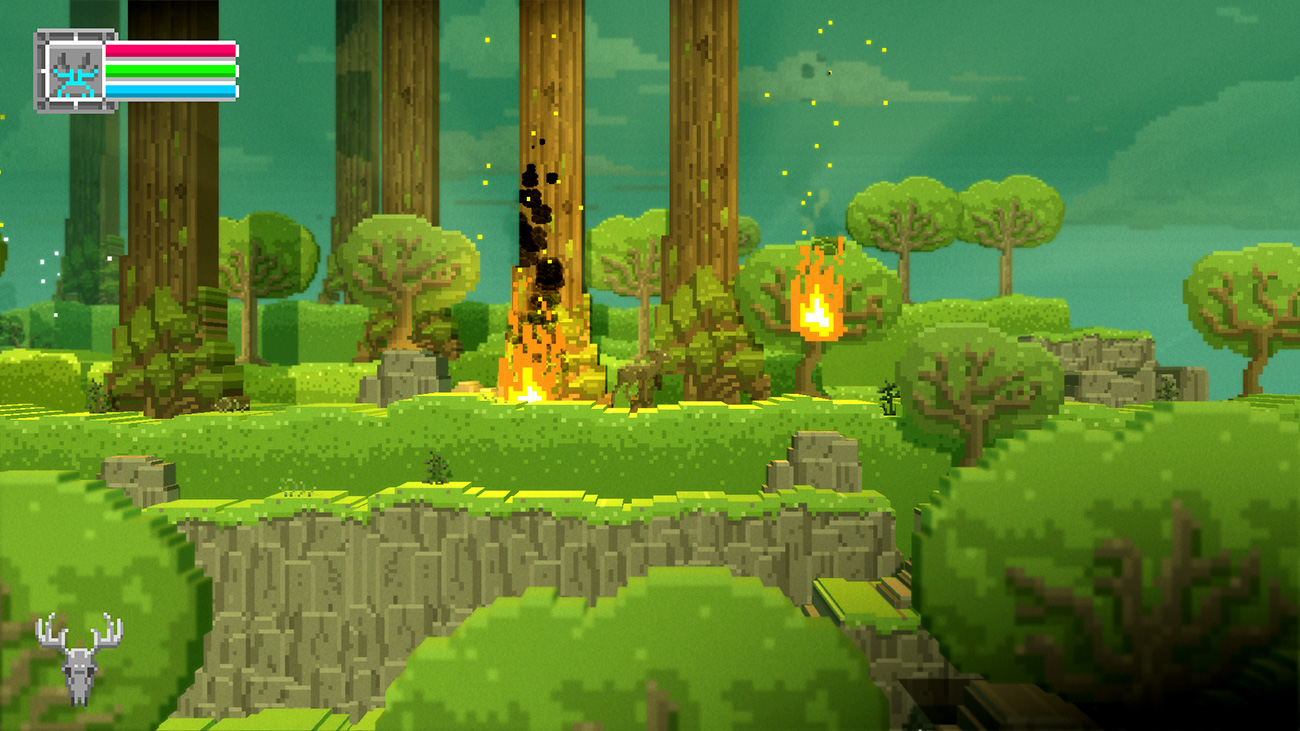Select the deer skull icon
The width and height of the screenshot is (1300, 731).
[79, 657]
